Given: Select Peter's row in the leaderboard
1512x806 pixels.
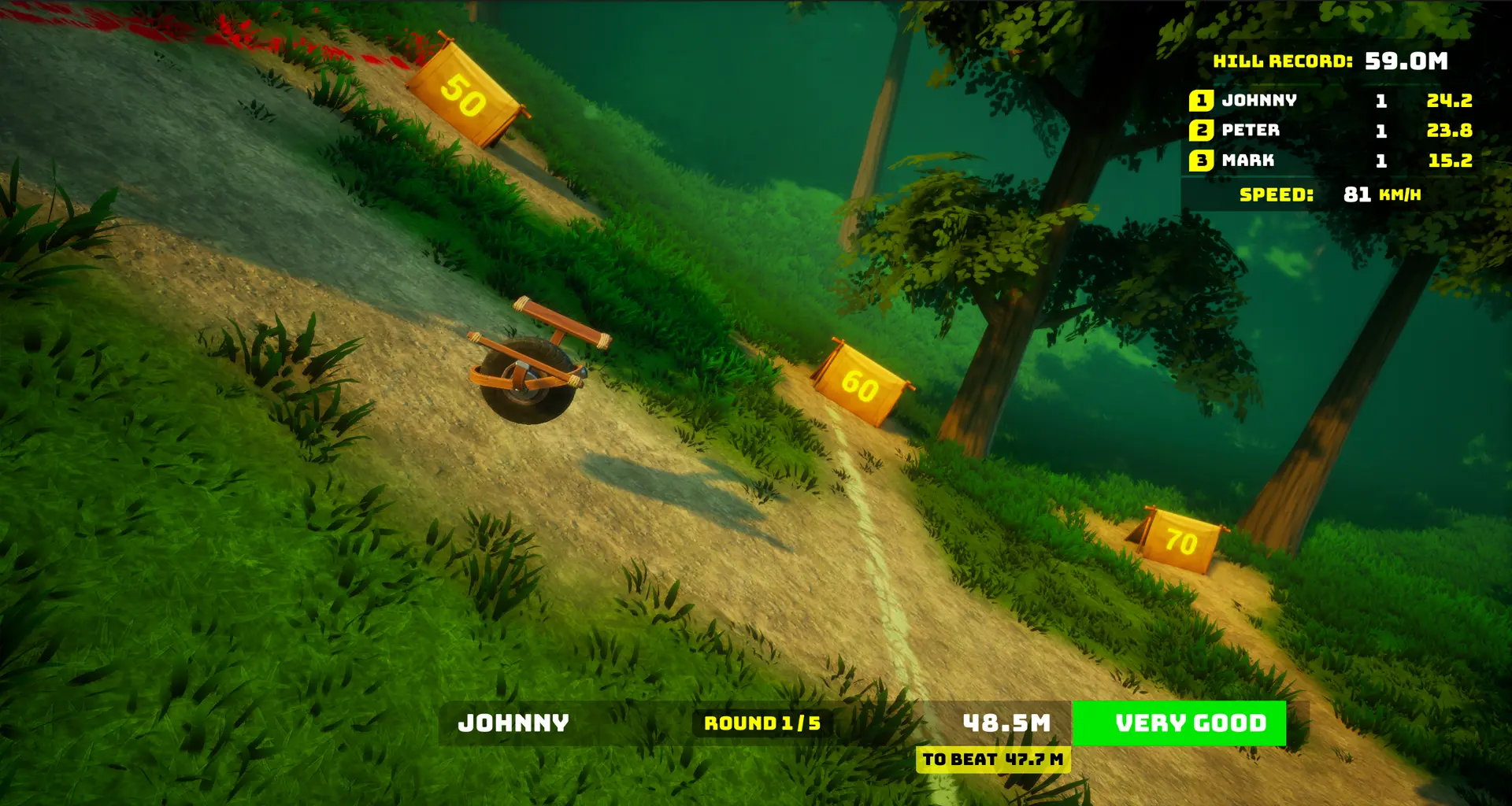Looking at the screenshot, I should pos(1329,131).
